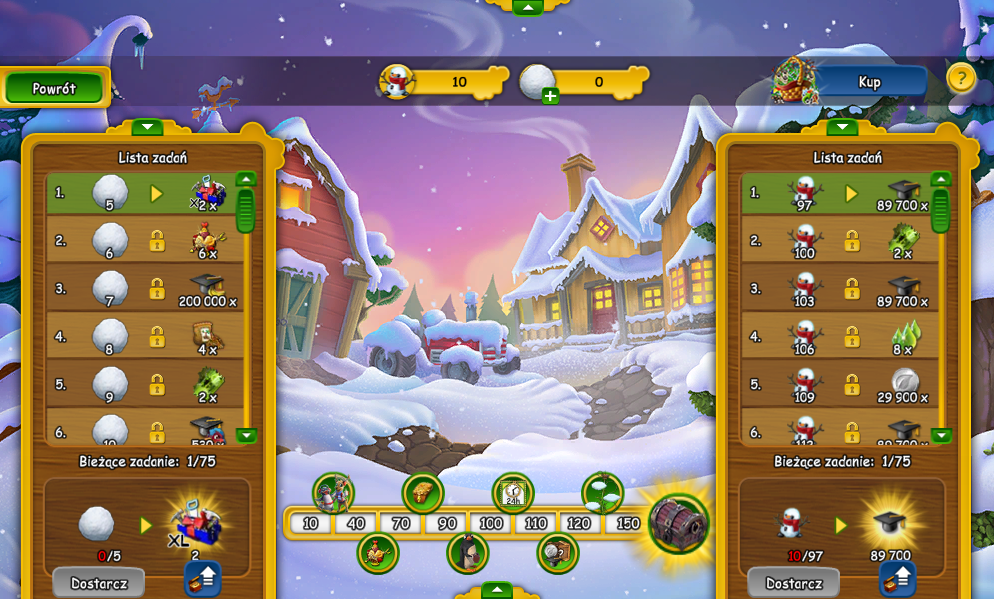Expand the top center green arrow tab

pyautogui.click(x=527, y=7)
